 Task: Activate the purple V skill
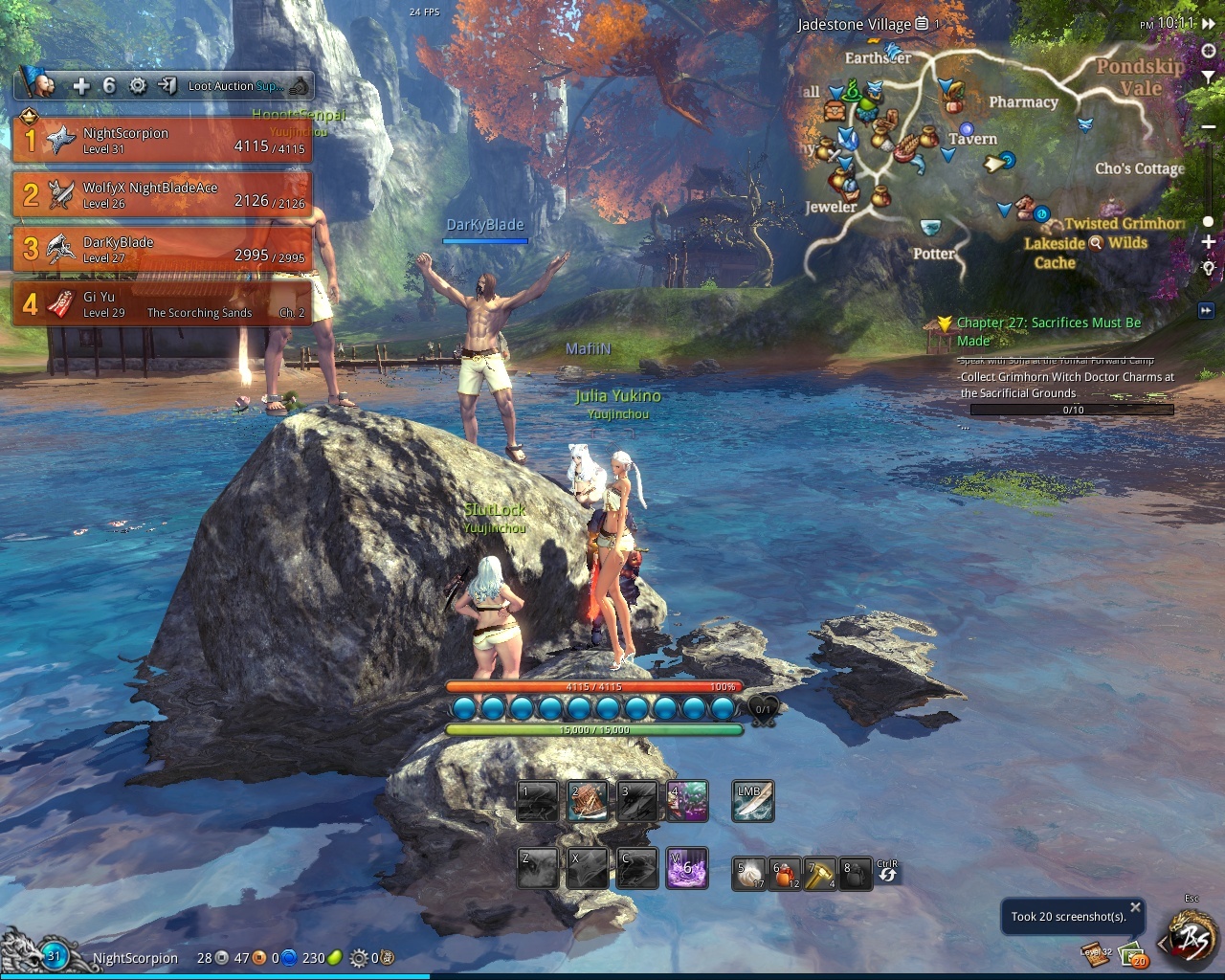click(687, 868)
